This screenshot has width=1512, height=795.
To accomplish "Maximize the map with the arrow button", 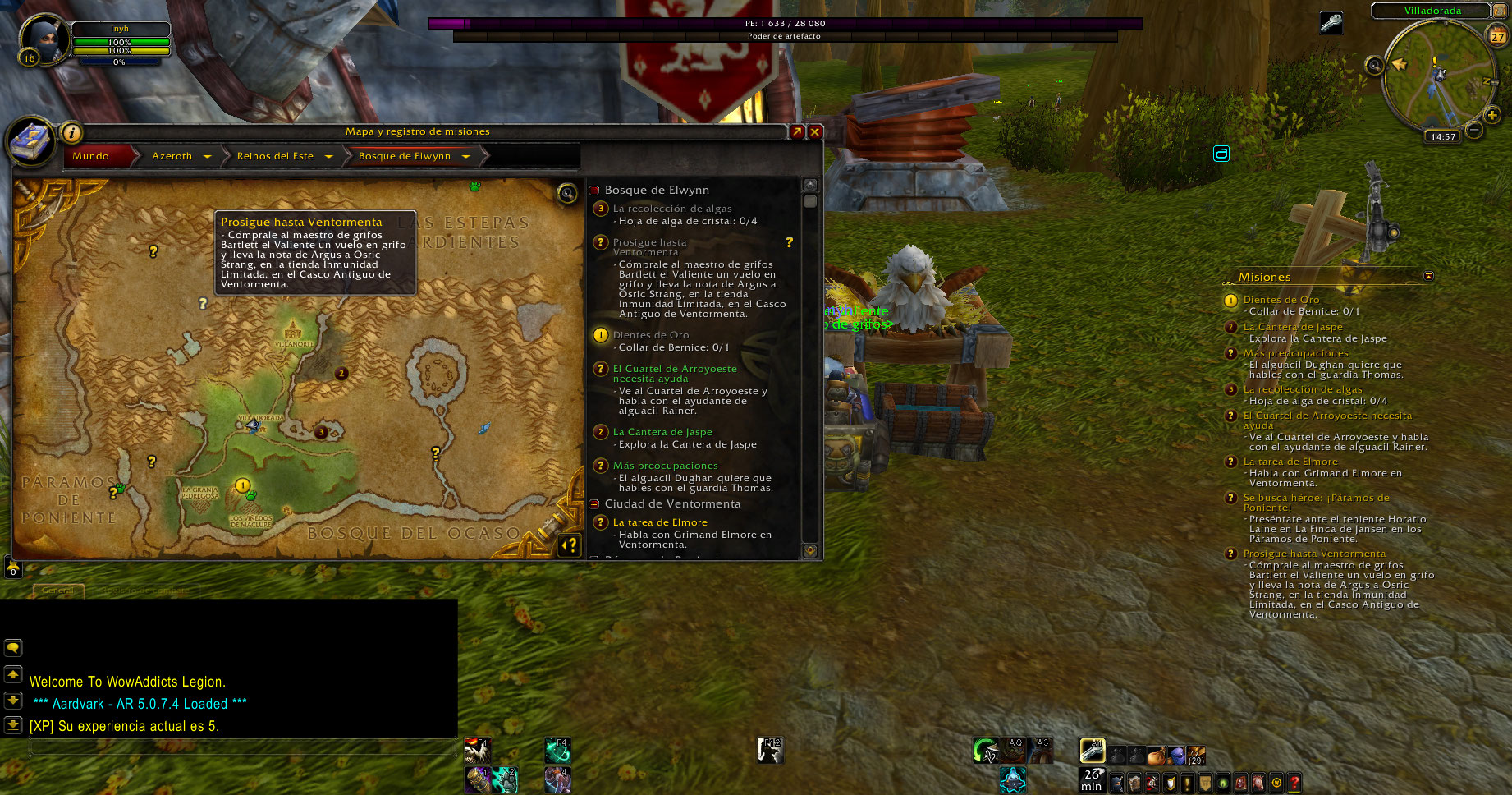I will [797, 131].
